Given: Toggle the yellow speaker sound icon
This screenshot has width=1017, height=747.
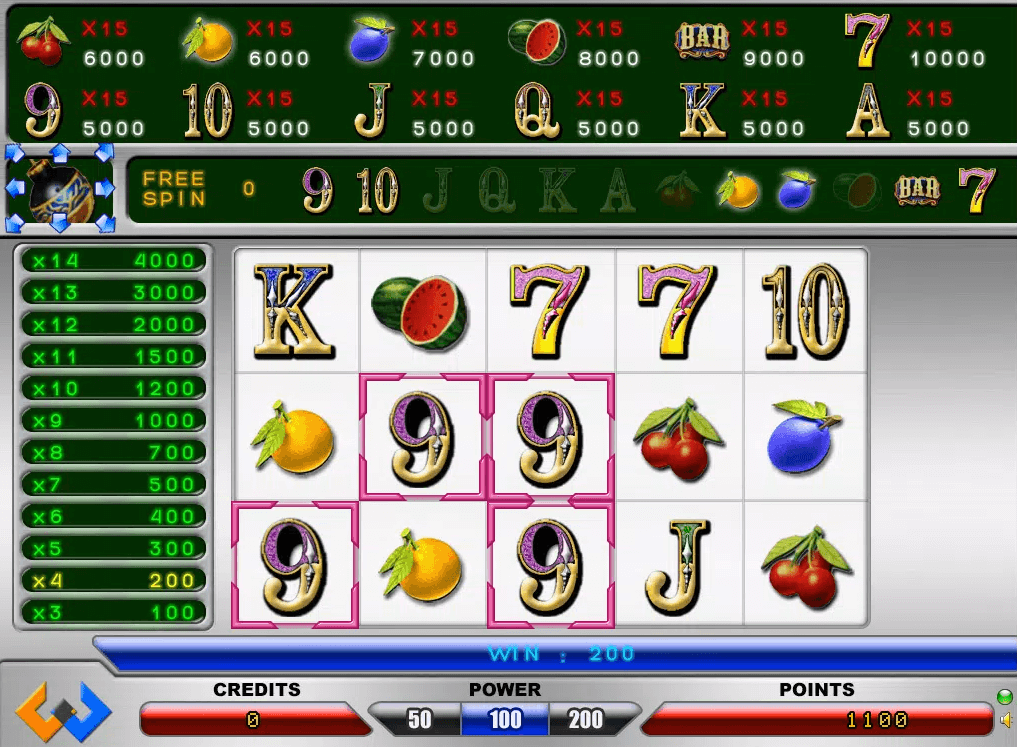Looking at the screenshot, I should (1006, 719).
